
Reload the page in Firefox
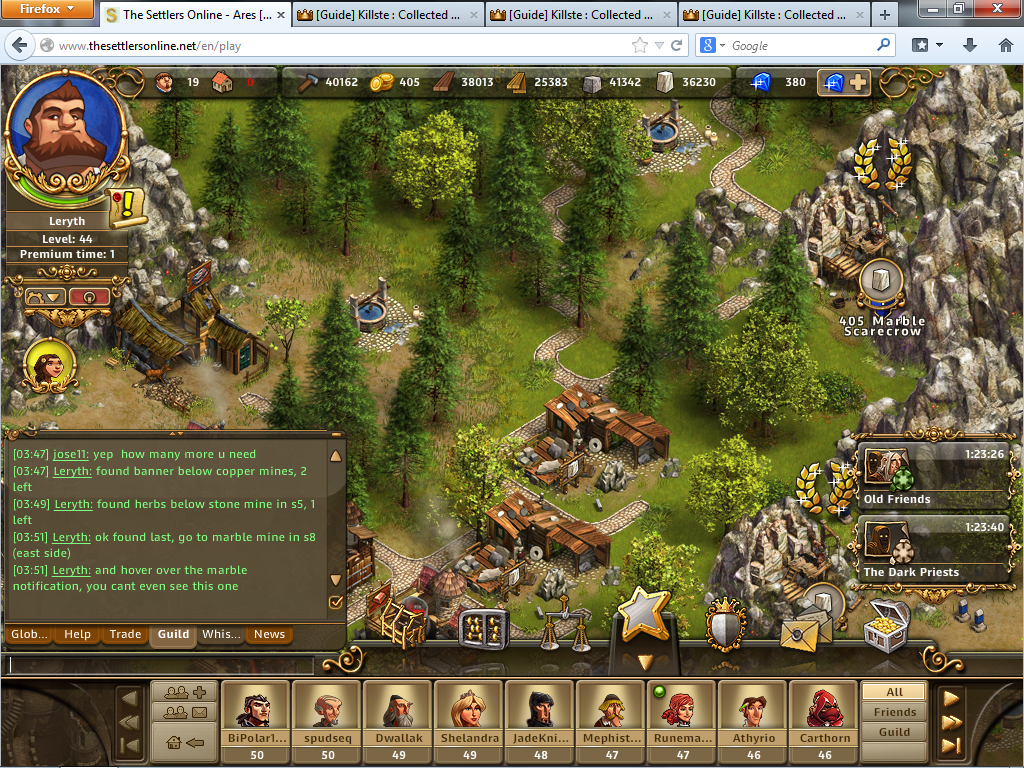click(x=677, y=45)
